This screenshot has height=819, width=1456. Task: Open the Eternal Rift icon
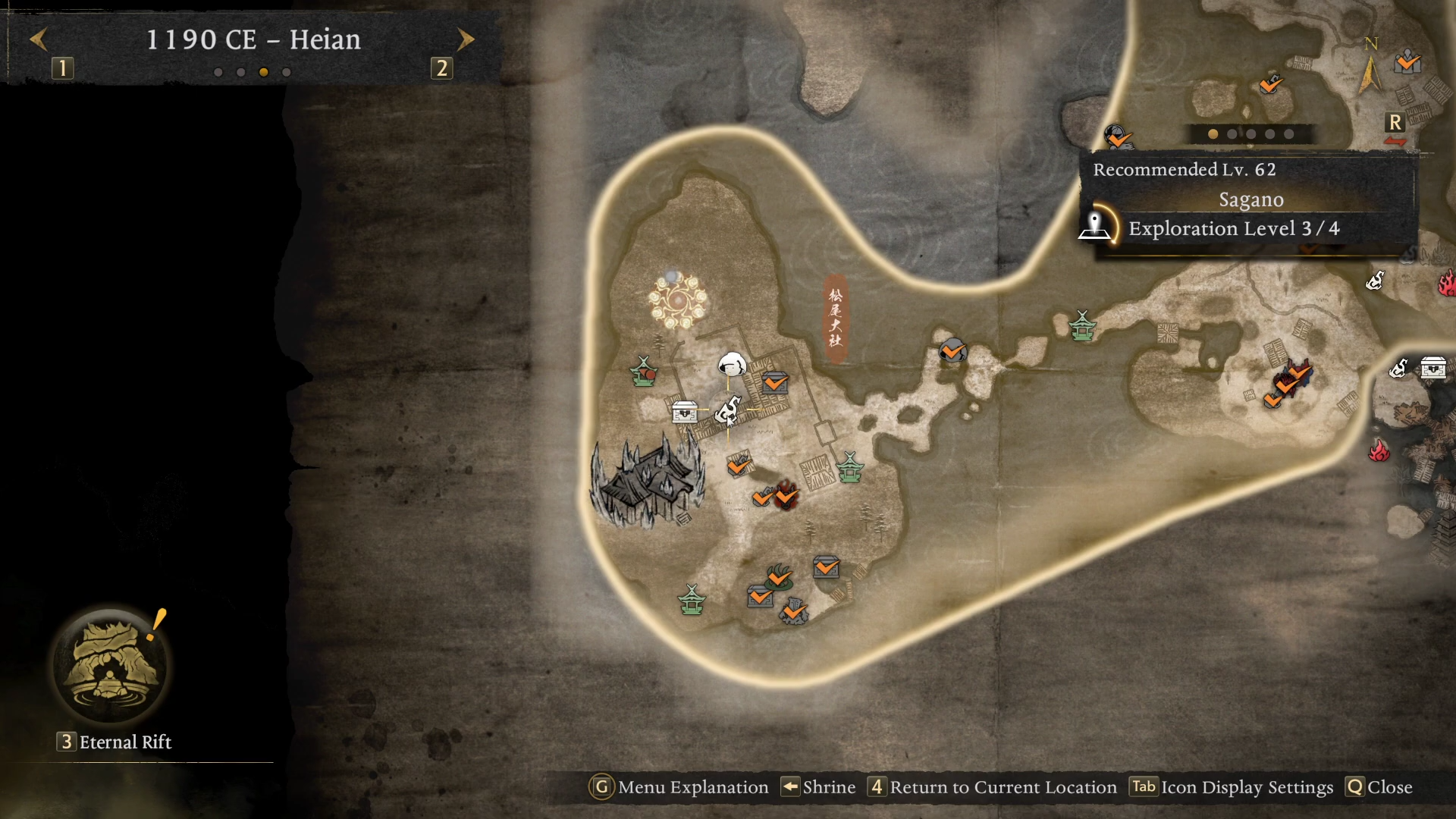pos(112,666)
